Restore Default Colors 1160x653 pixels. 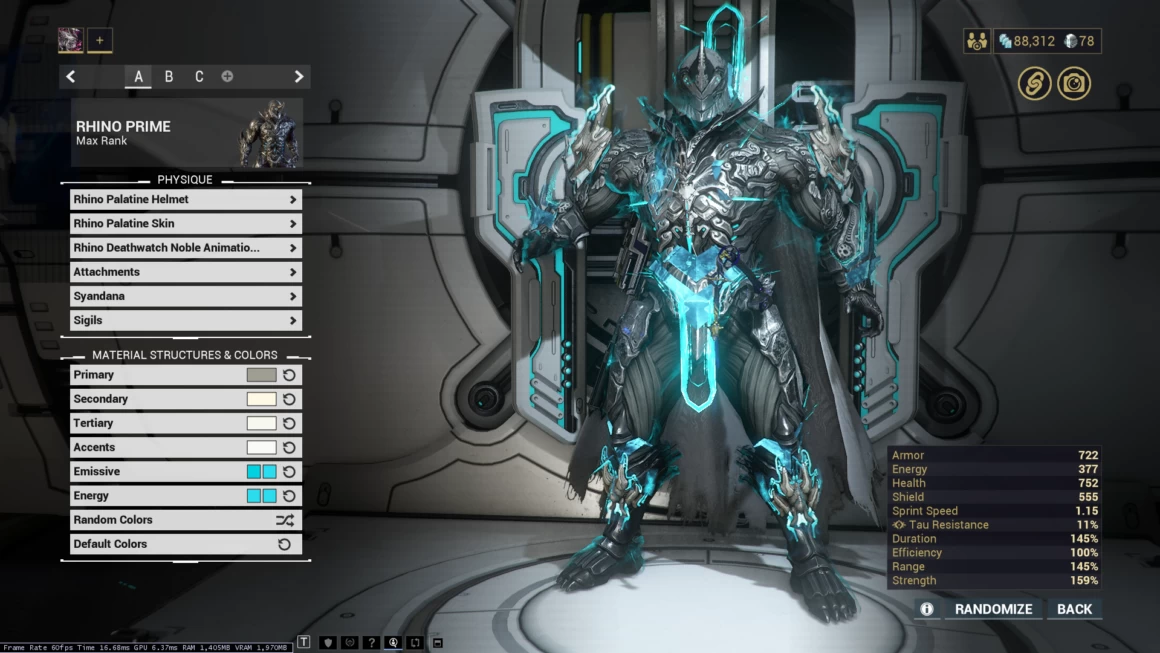pyautogui.click(x=185, y=544)
